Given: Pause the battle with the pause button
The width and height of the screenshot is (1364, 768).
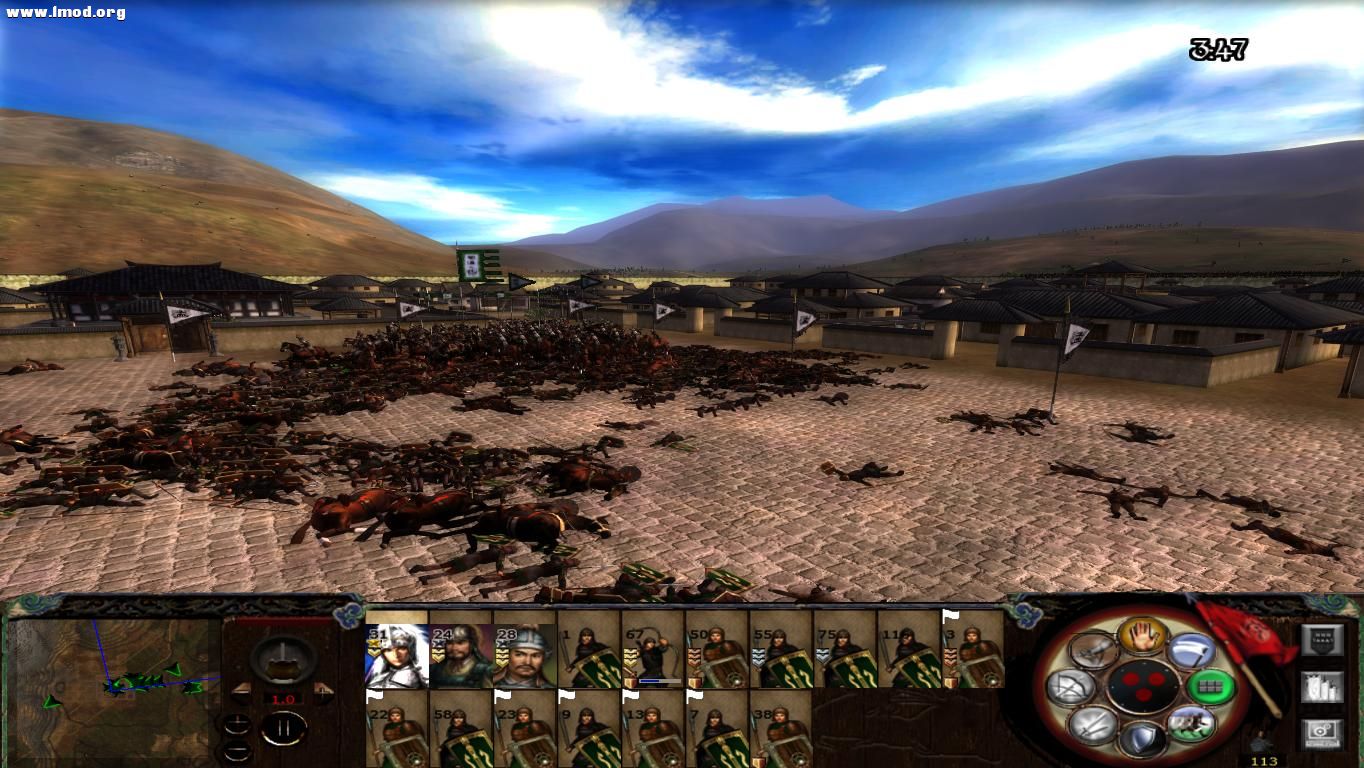Looking at the screenshot, I should 283,726.
